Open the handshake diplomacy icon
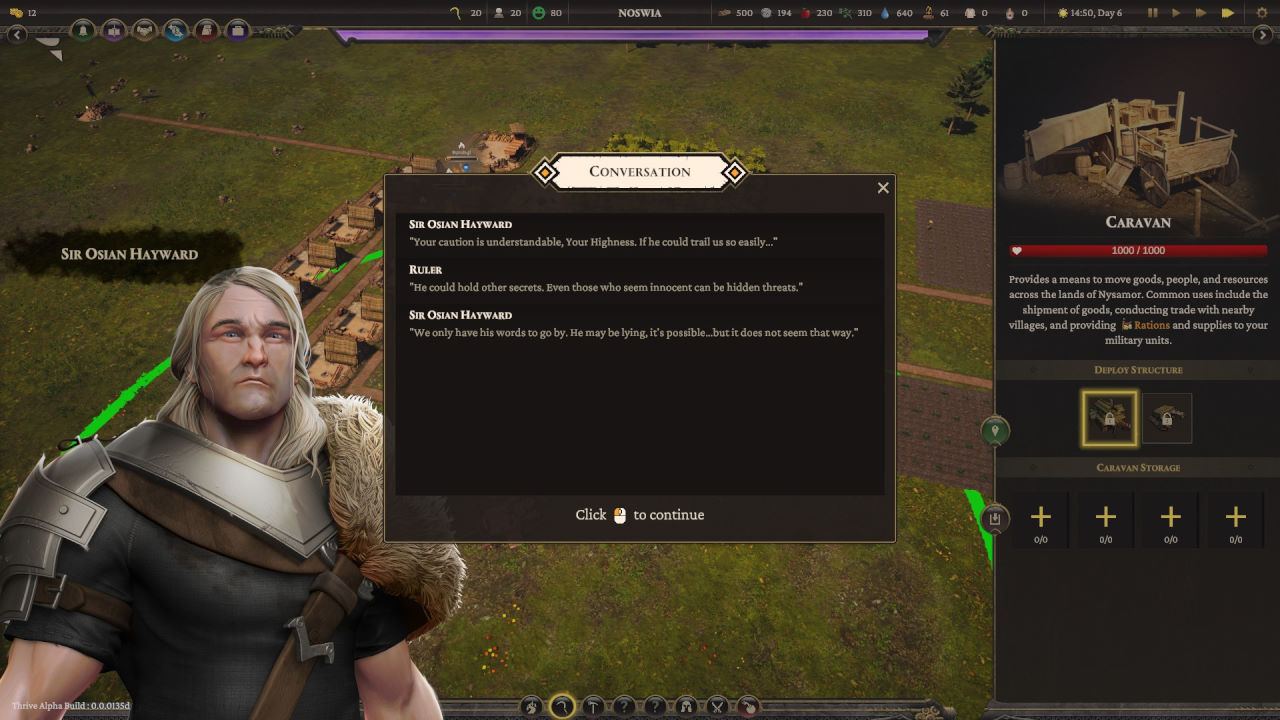 tap(145, 31)
